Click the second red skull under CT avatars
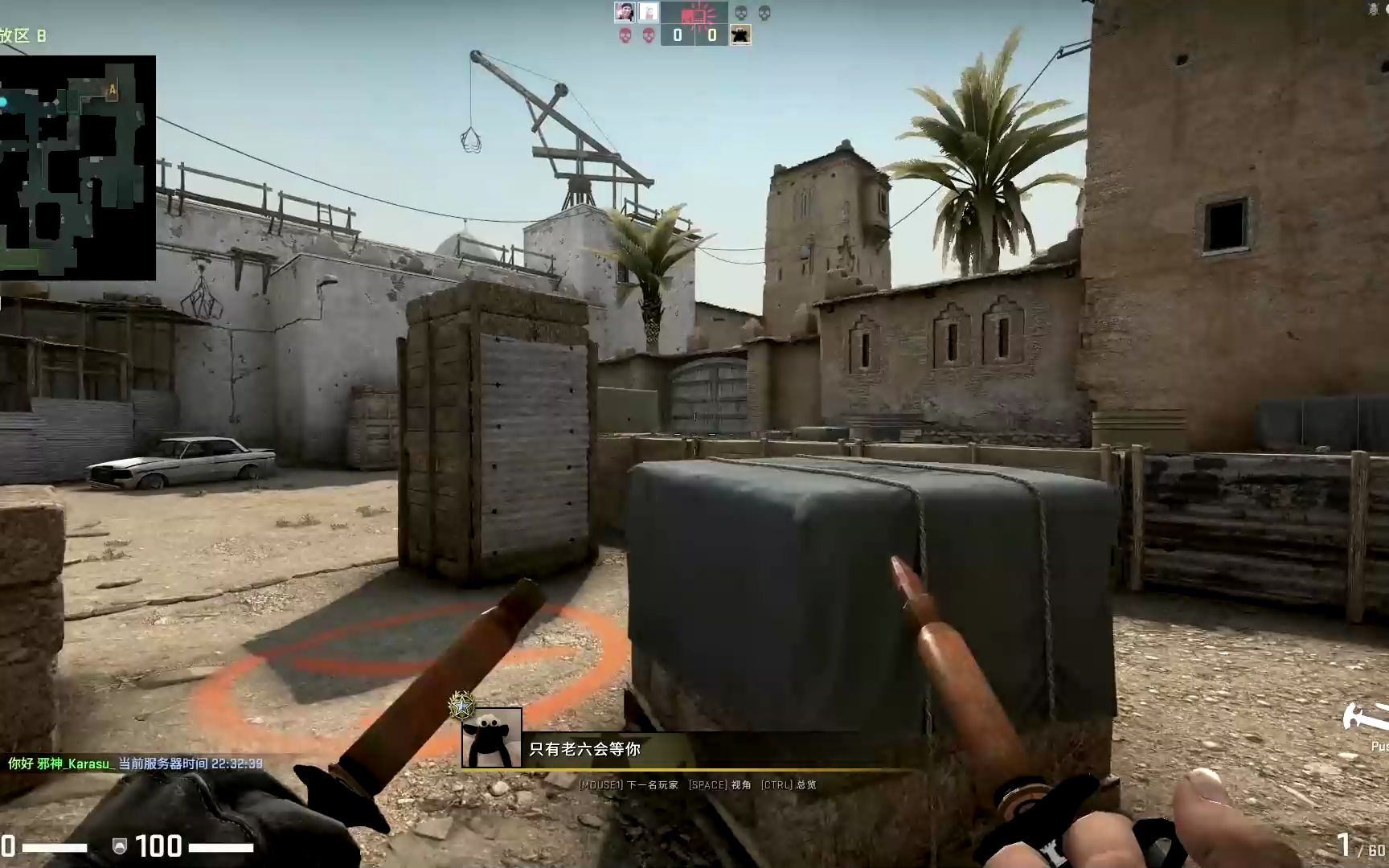 (649, 36)
